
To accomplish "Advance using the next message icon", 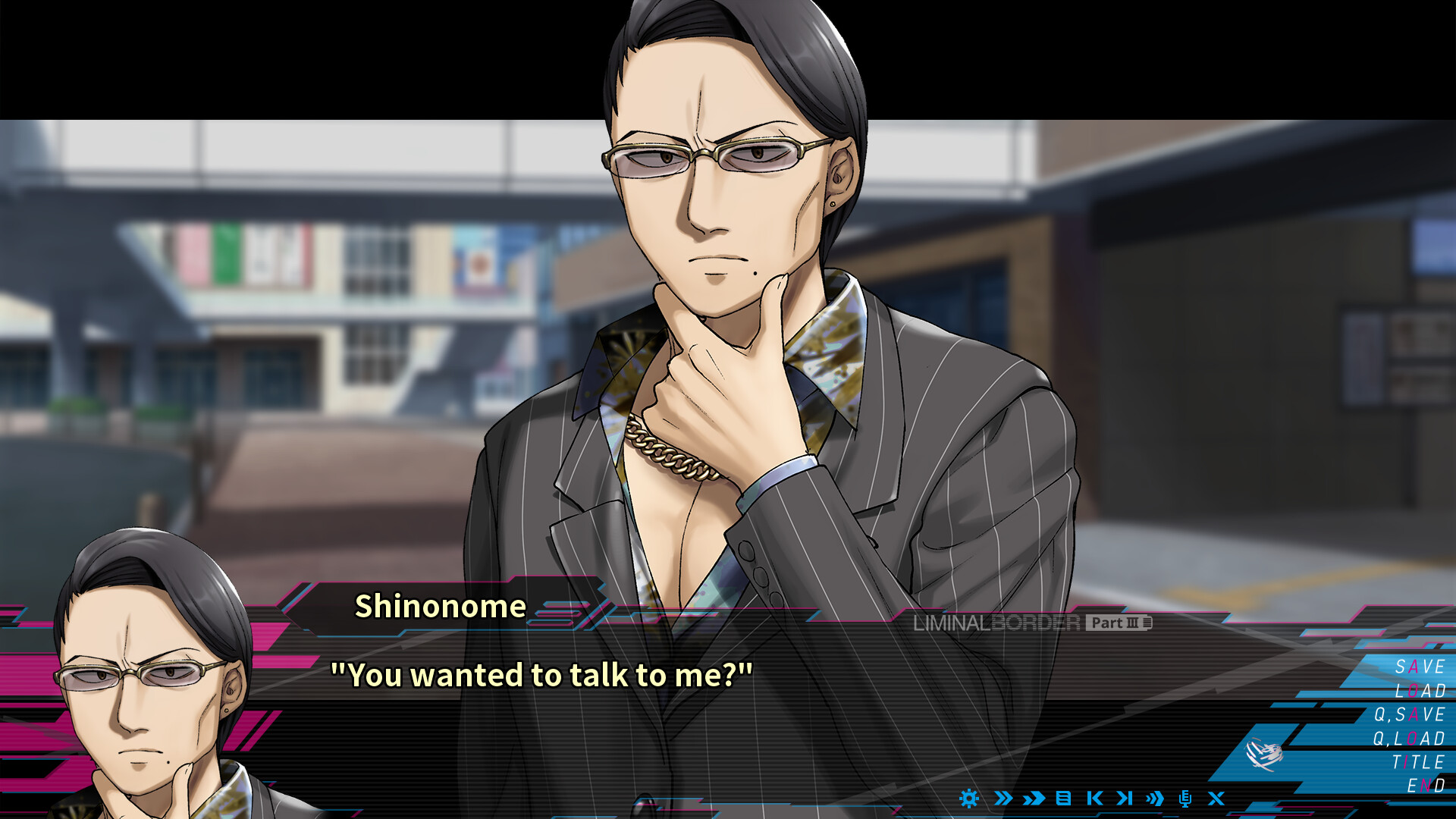I will (x=1125, y=799).
